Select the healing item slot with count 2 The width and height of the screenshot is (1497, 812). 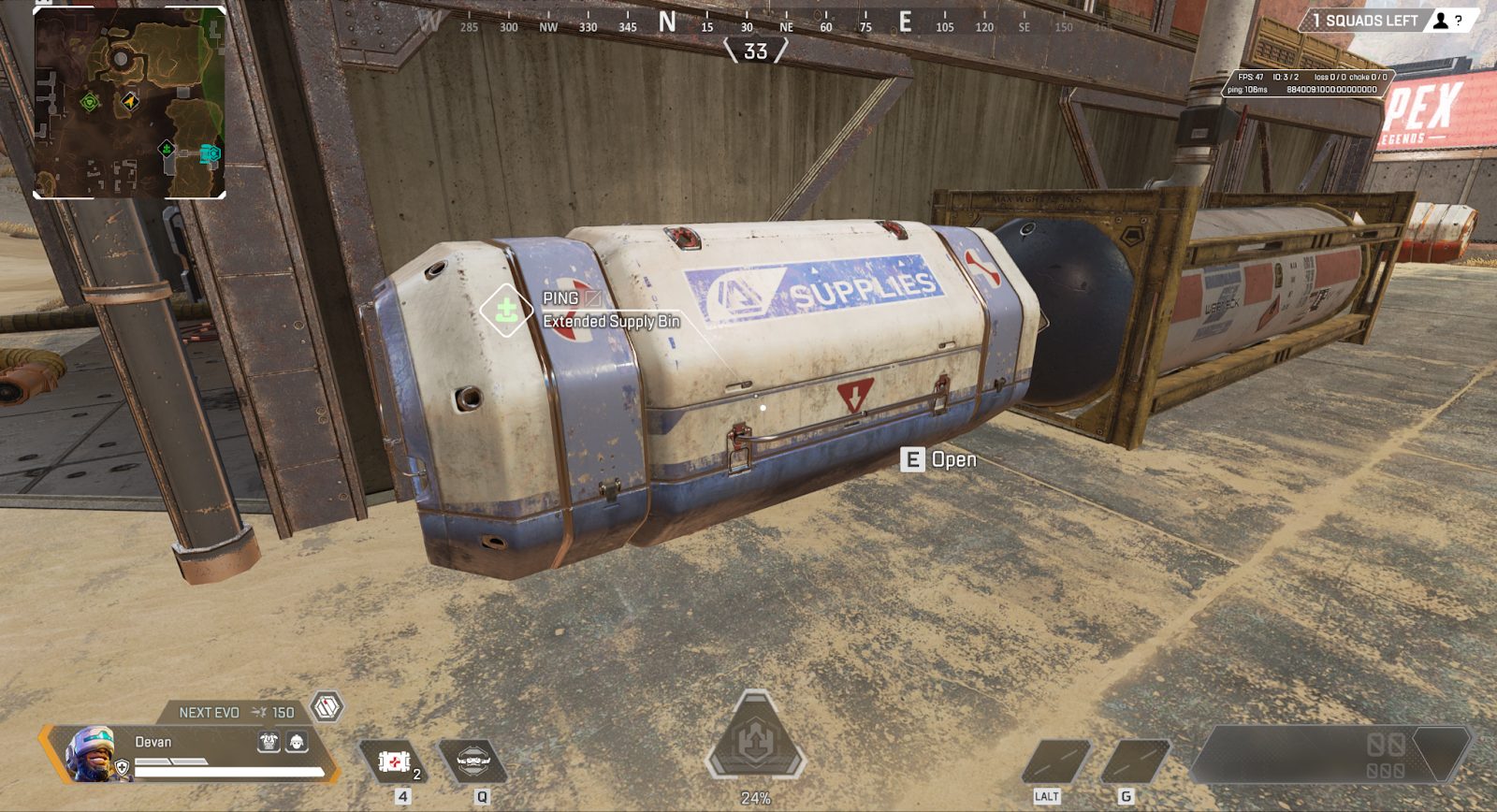pyautogui.click(x=394, y=761)
